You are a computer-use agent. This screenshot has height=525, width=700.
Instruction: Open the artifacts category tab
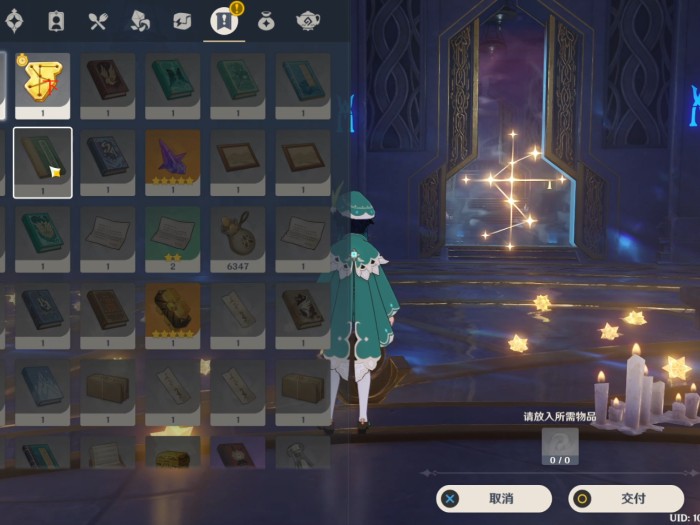[14, 20]
